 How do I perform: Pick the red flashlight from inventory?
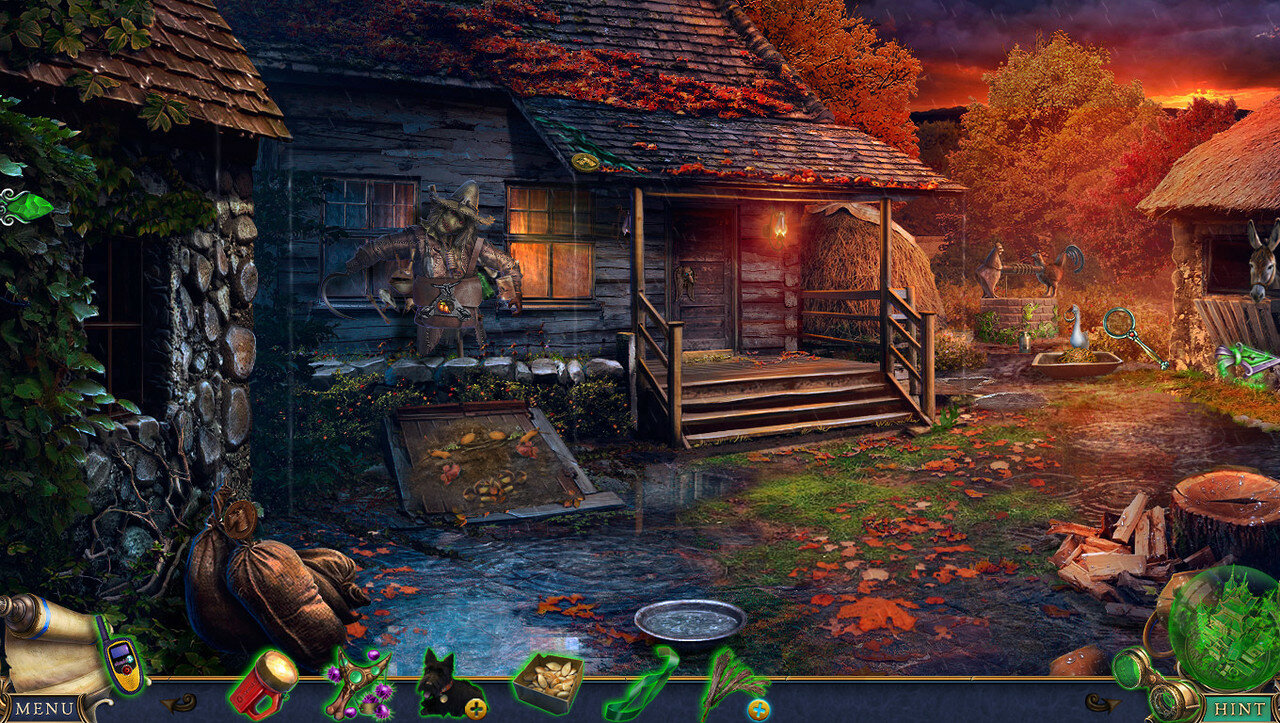tap(262, 684)
